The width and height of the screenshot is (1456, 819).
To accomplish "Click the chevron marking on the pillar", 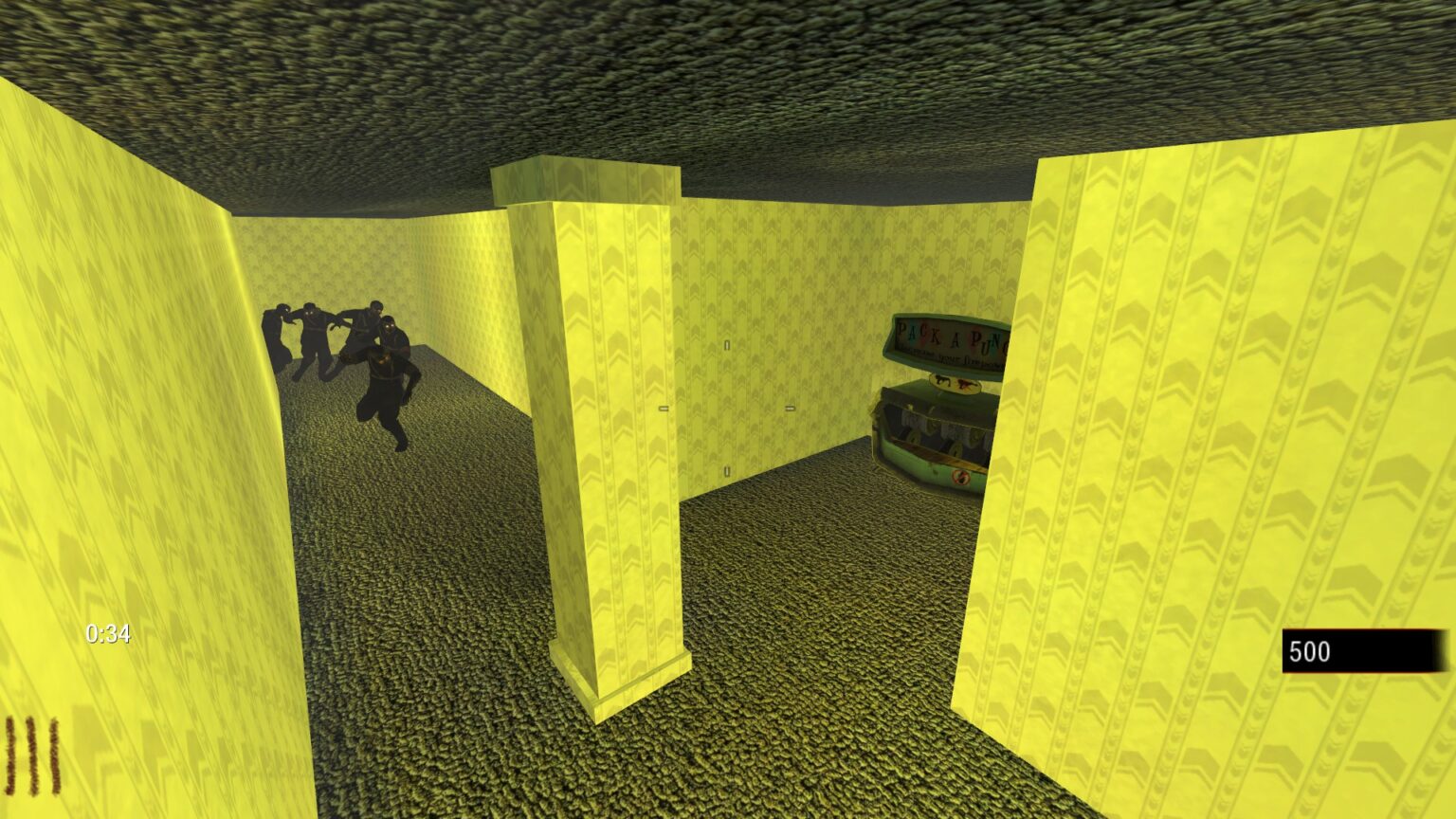I will pyautogui.click(x=611, y=284).
